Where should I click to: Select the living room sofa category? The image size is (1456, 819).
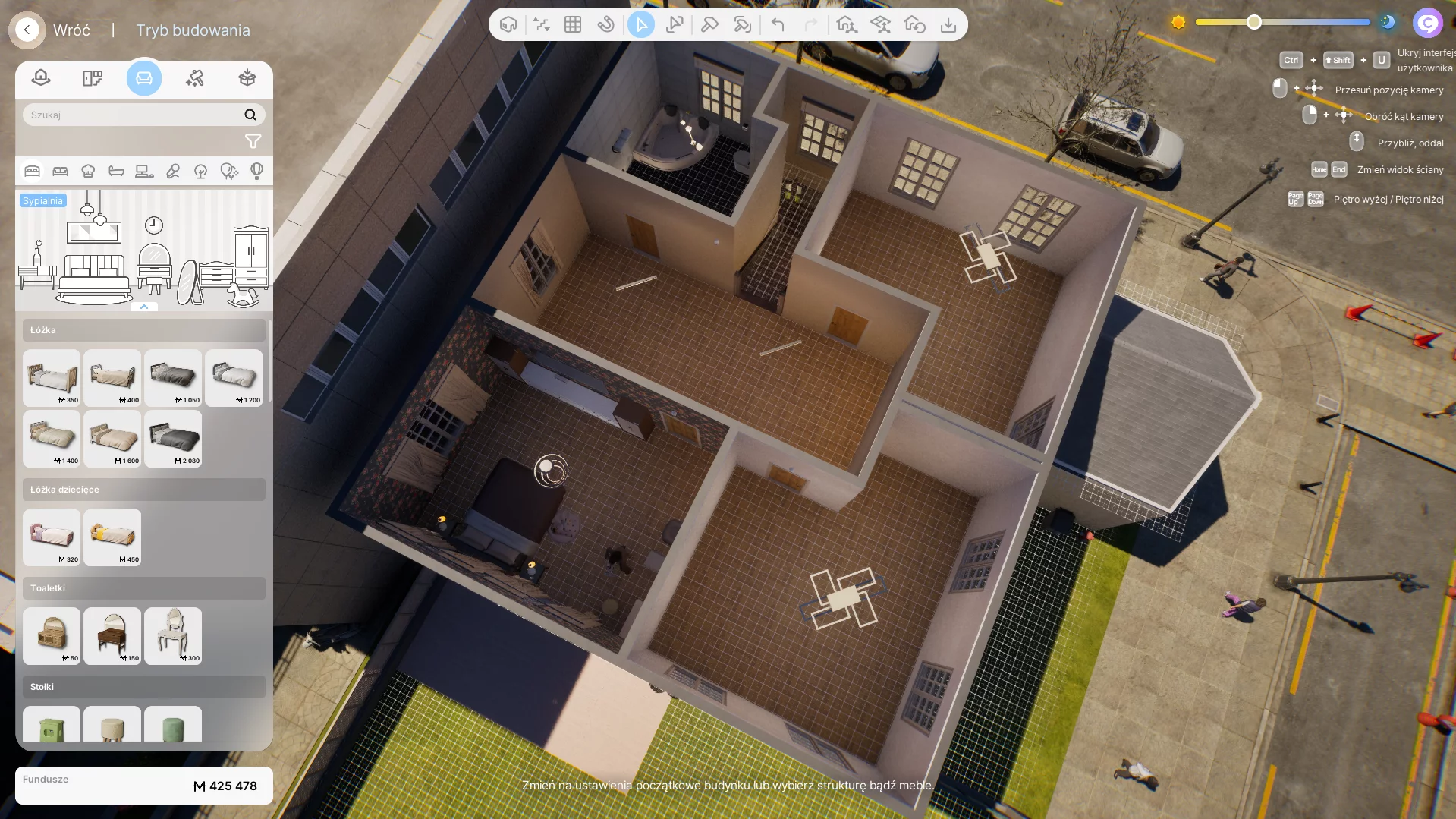point(60,172)
